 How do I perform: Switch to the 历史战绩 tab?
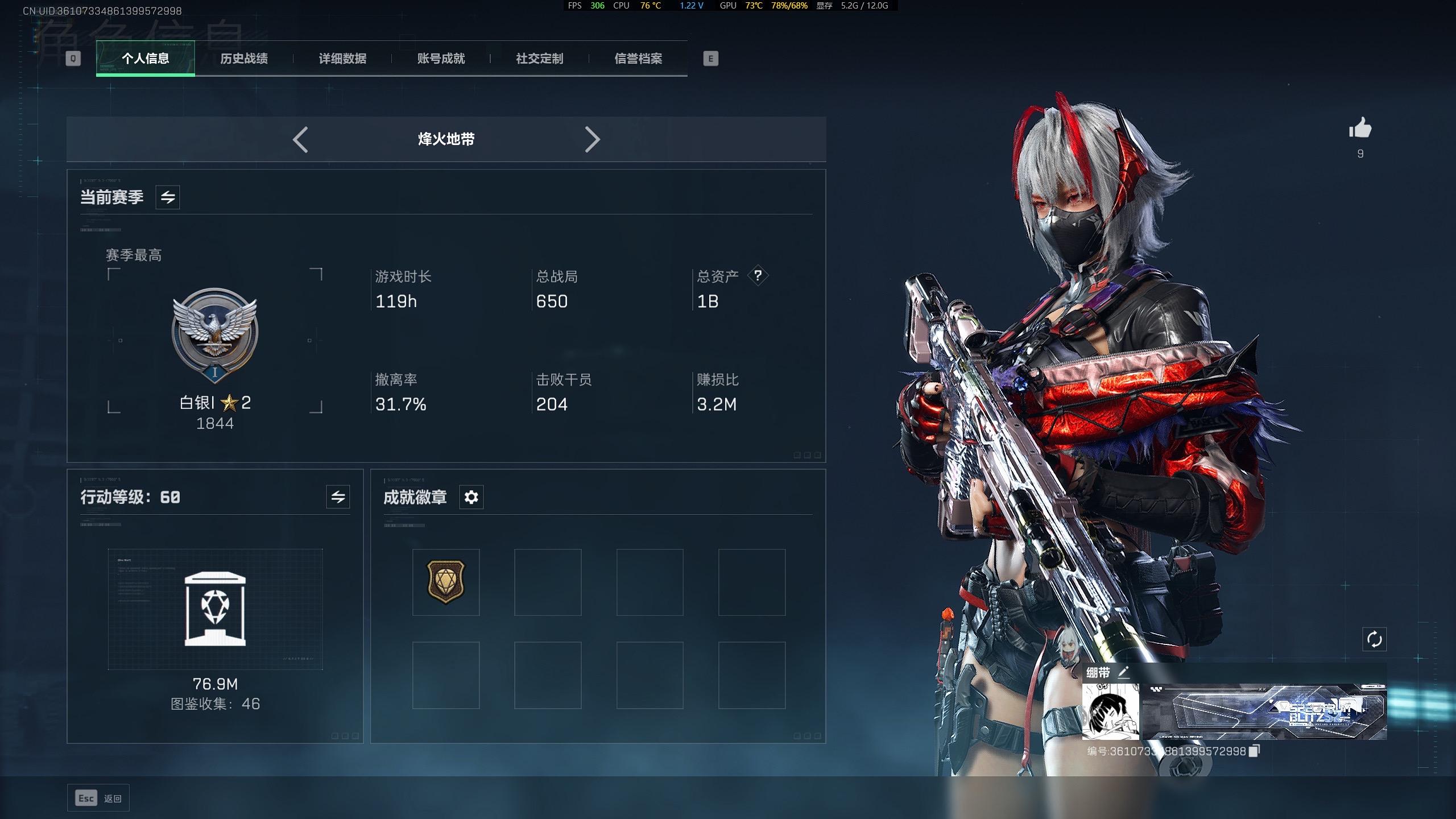point(243,59)
